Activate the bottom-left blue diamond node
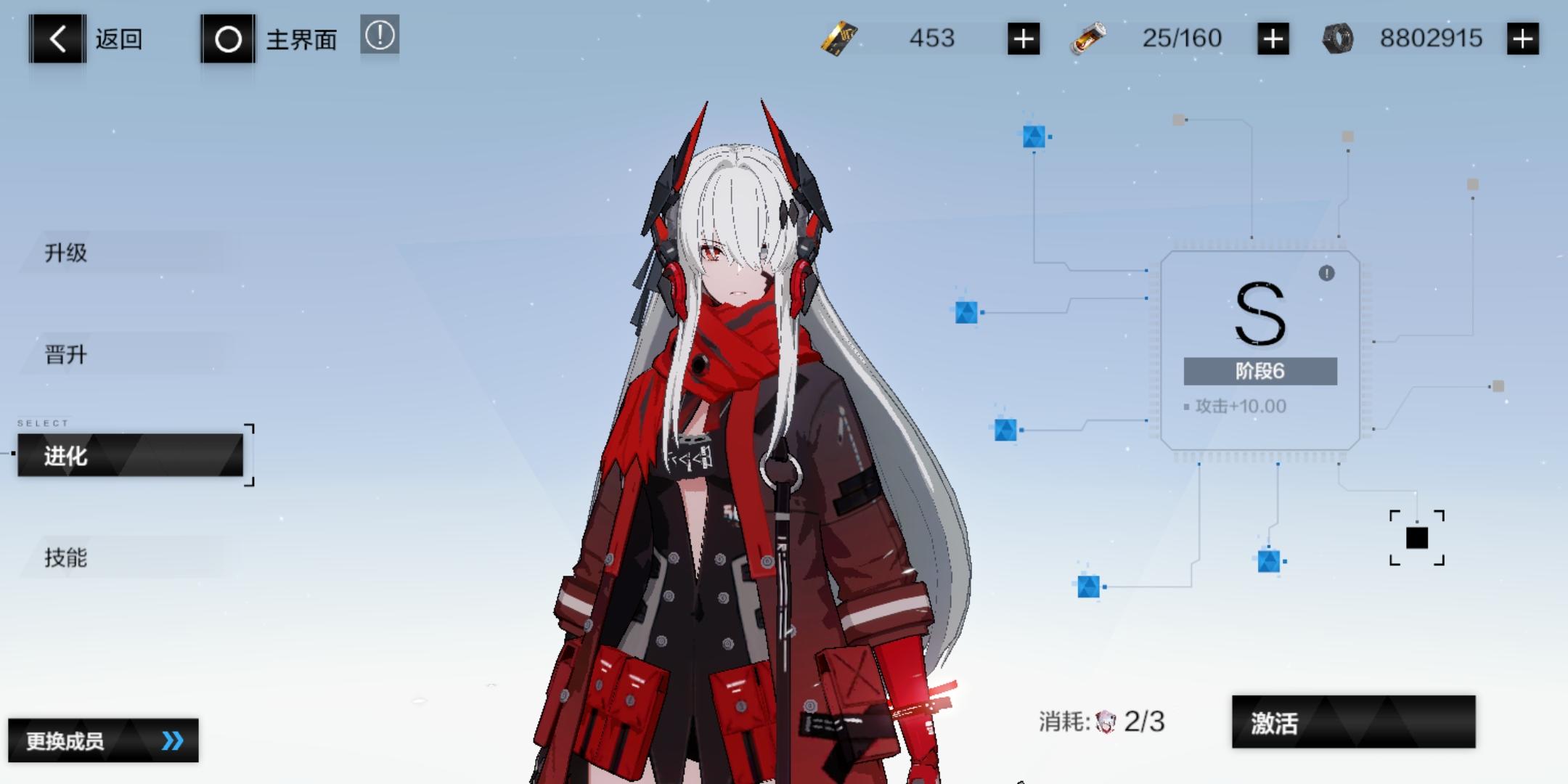1568x784 pixels. click(1087, 588)
